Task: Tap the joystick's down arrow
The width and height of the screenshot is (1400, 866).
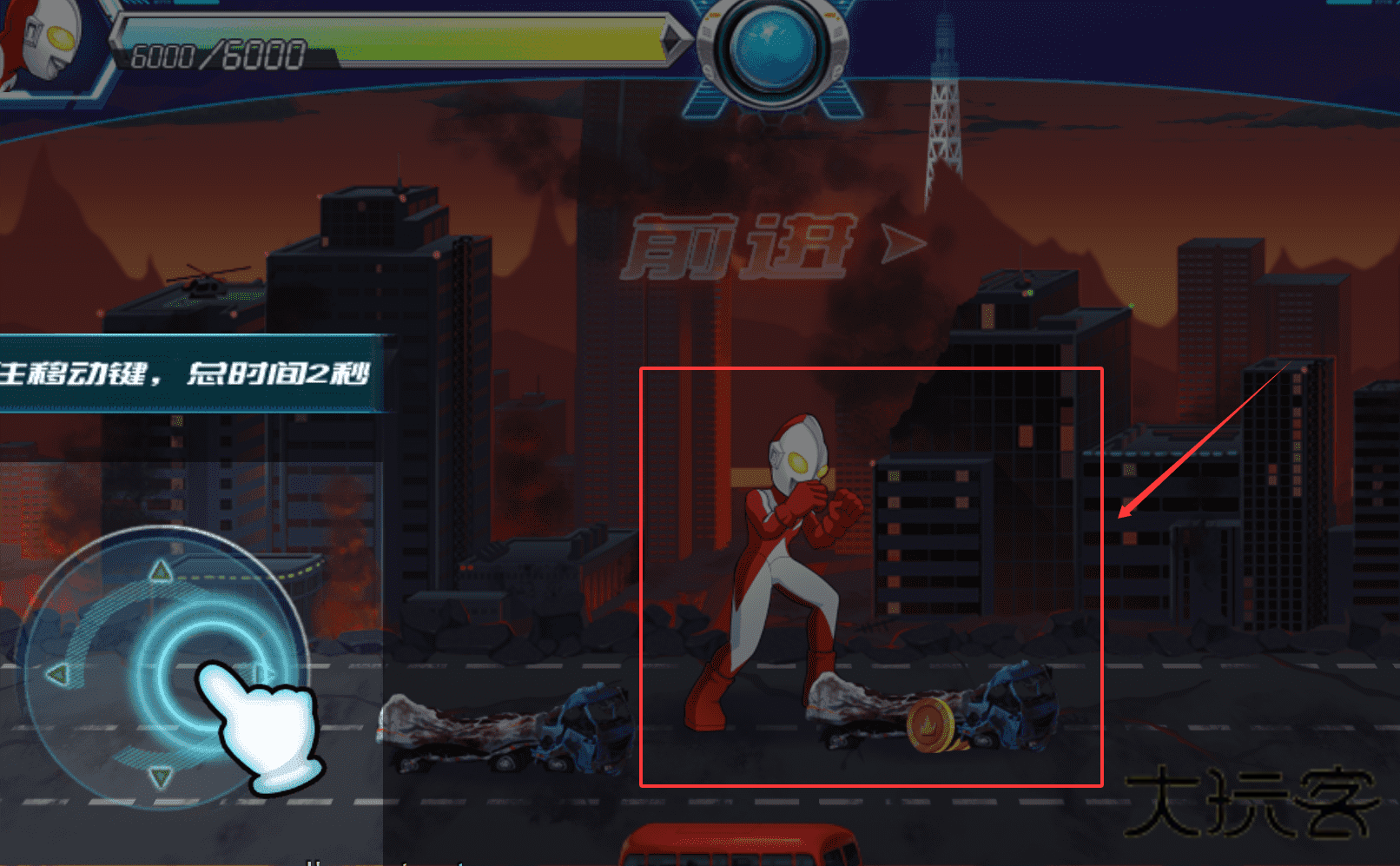Action: (x=161, y=776)
